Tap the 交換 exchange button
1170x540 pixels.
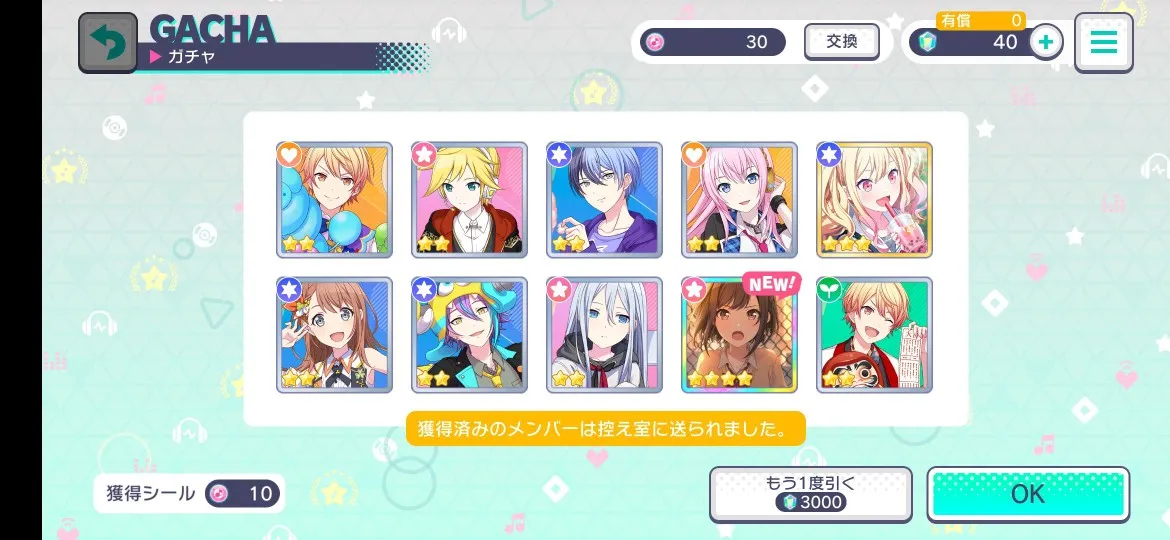tap(842, 42)
